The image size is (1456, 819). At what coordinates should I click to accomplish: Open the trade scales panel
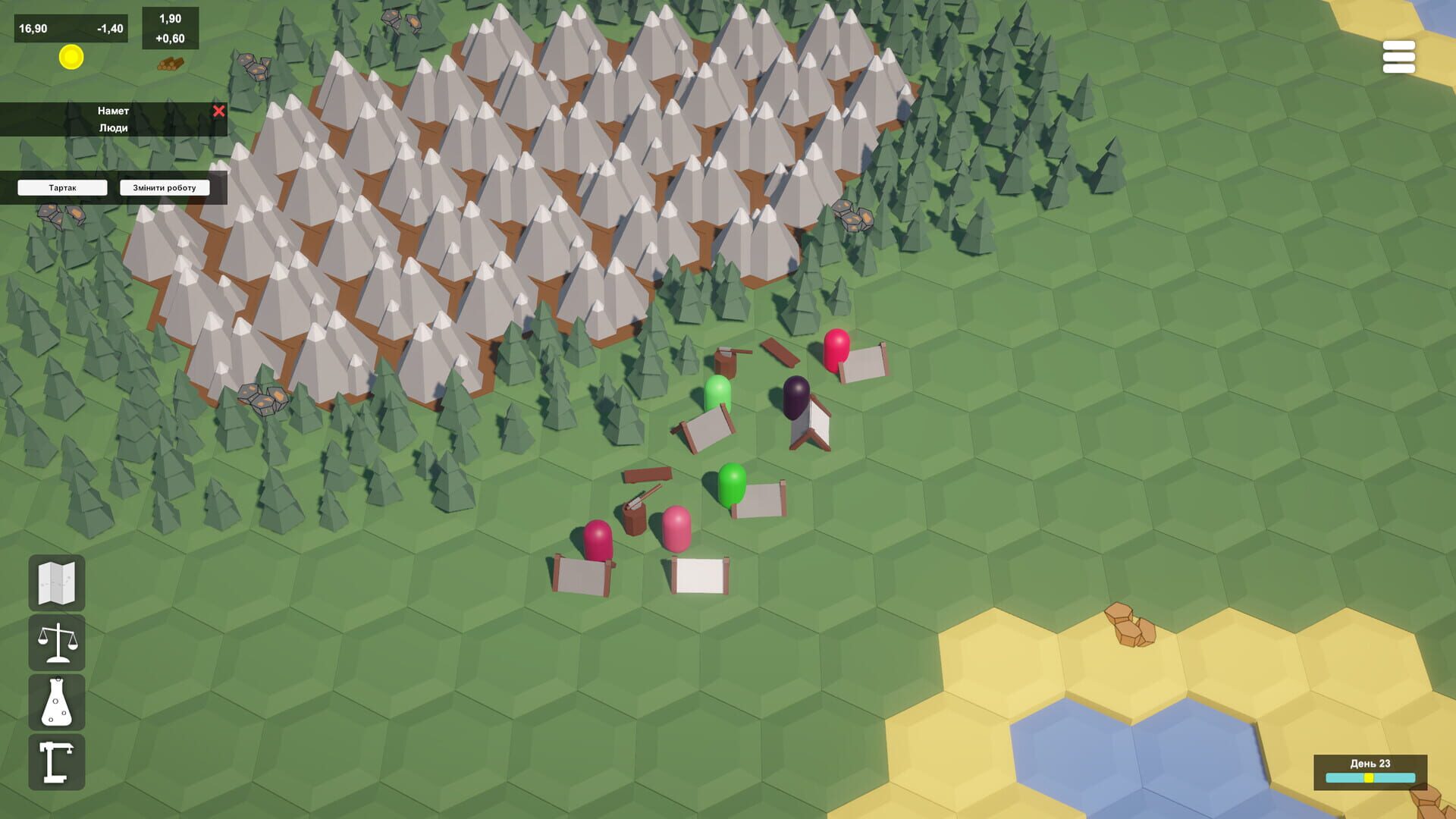coord(56,644)
